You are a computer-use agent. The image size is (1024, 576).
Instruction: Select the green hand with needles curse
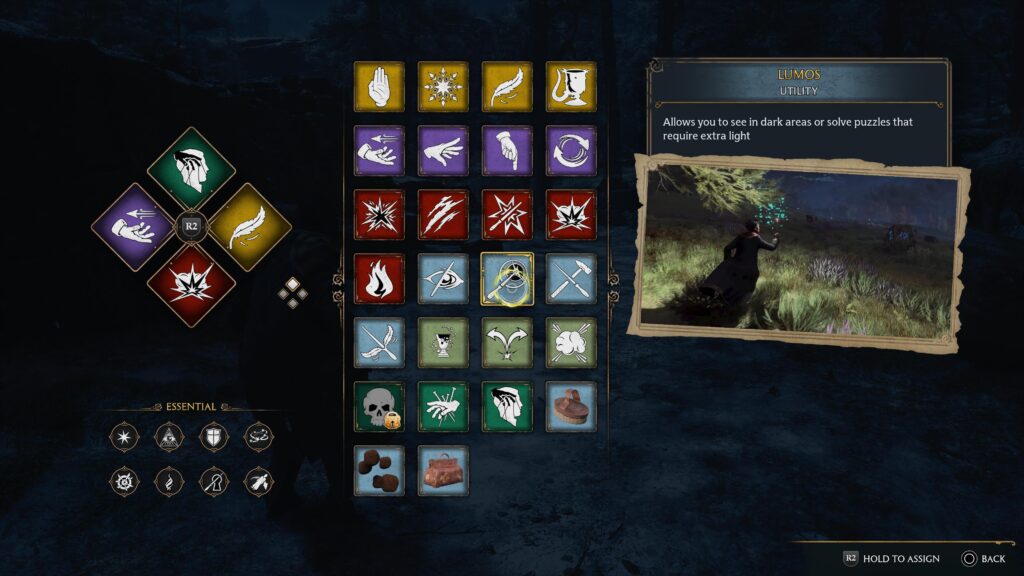click(443, 406)
